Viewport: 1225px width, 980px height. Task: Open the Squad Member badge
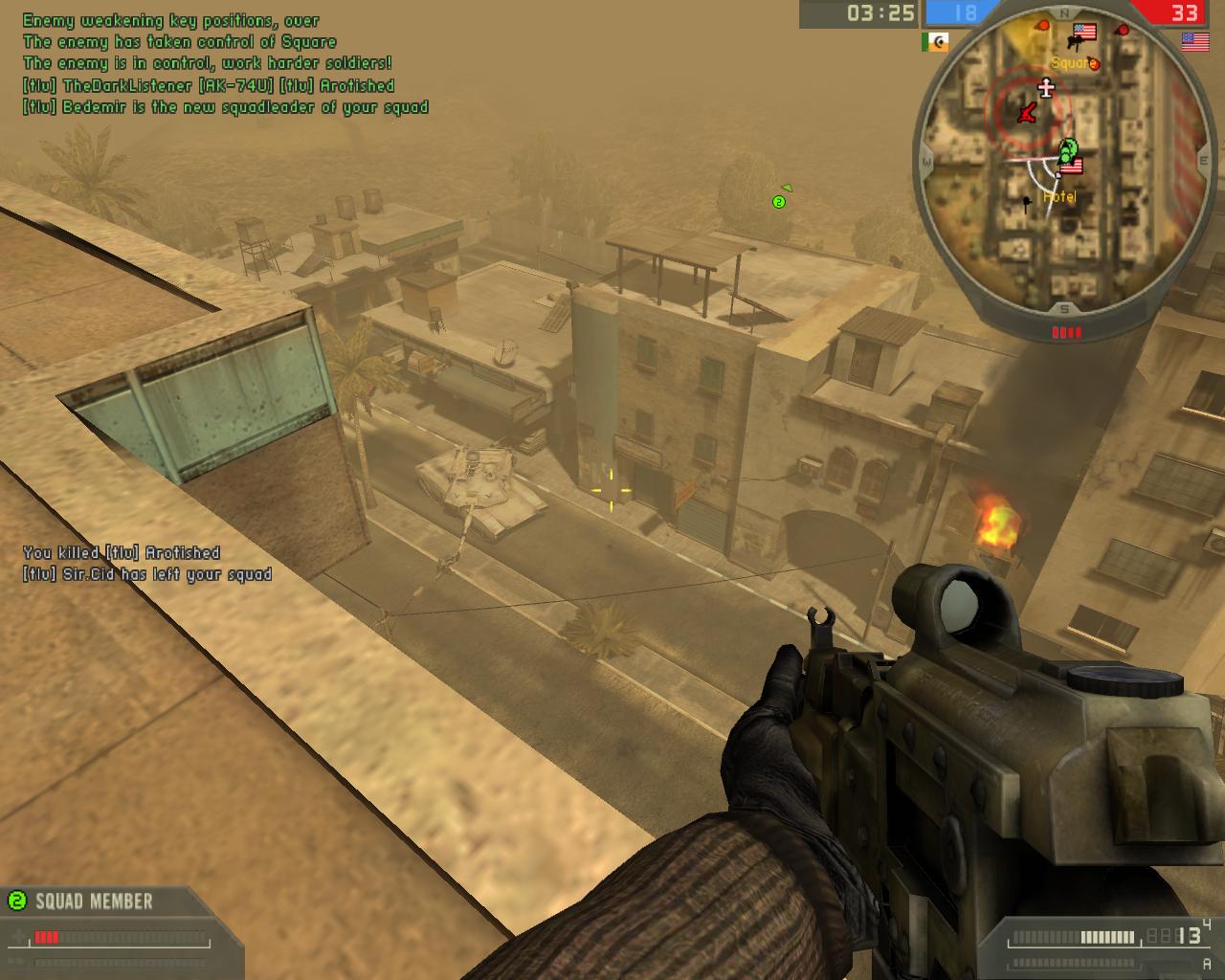tap(82, 901)
